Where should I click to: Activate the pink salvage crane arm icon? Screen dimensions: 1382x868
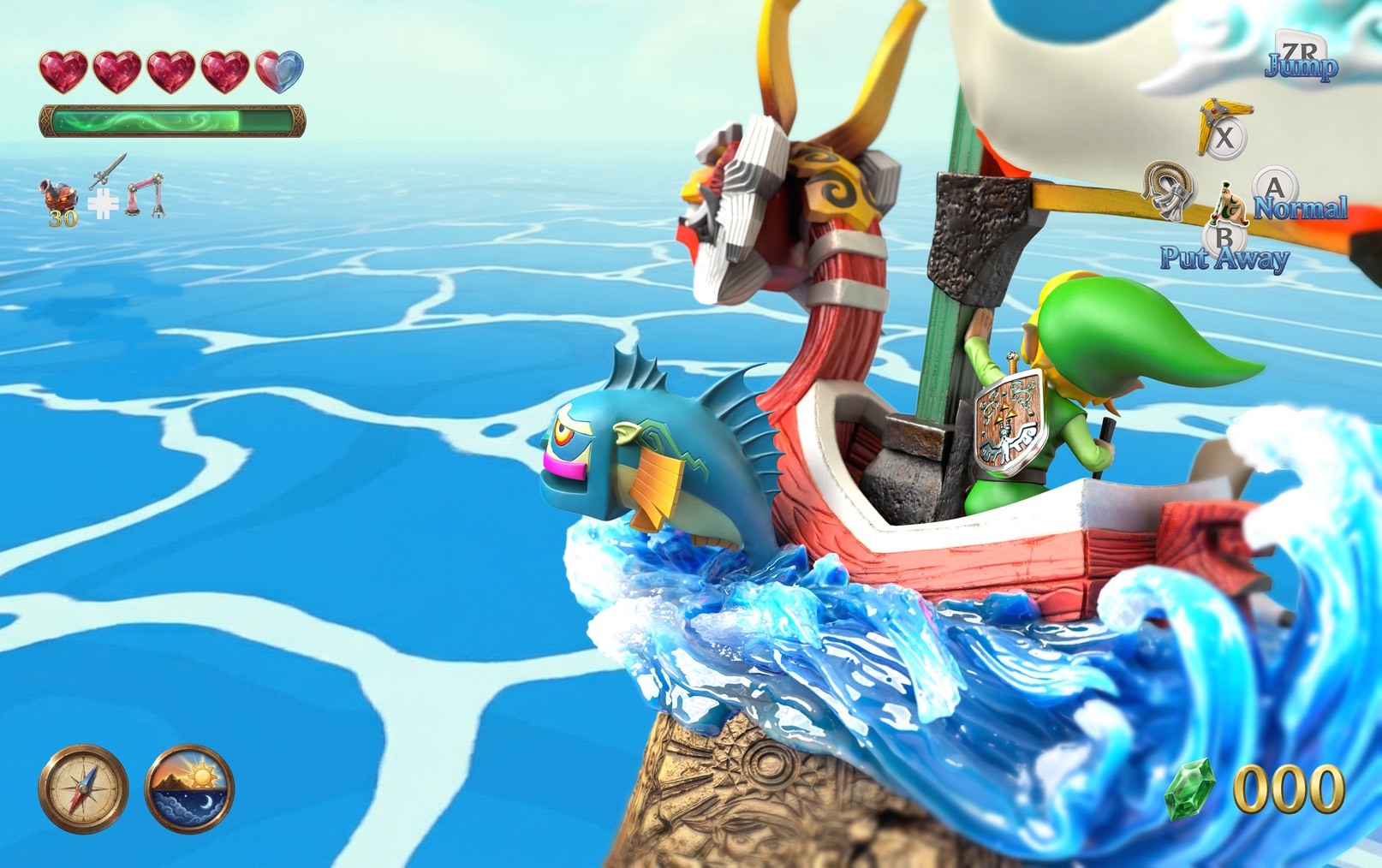pos(145,196)
